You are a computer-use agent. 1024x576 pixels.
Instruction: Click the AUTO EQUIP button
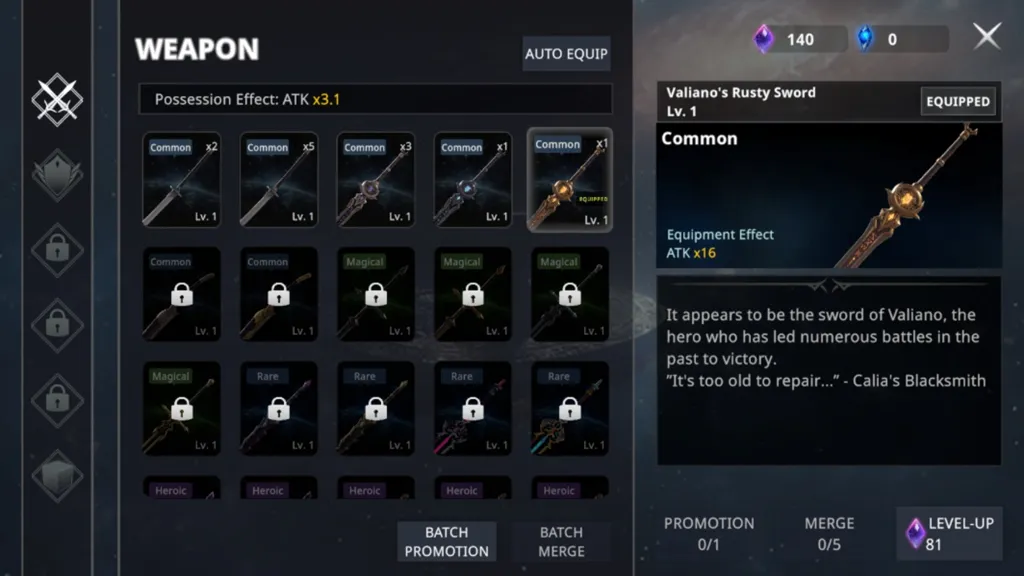click(x=566, y=54)
